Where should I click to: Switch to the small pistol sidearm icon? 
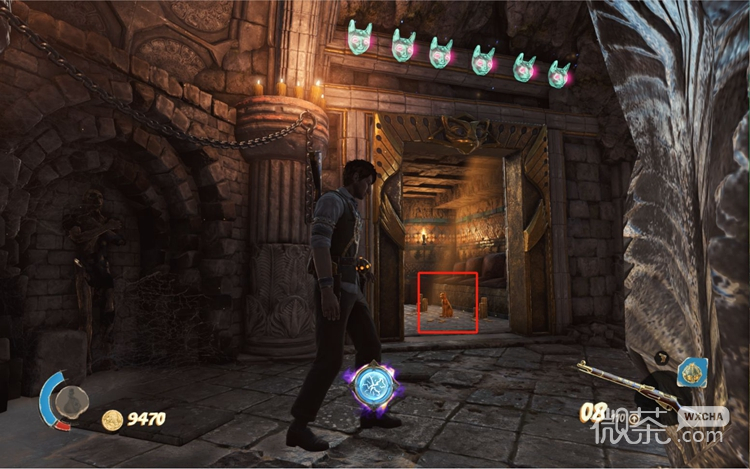click(663, 358)
